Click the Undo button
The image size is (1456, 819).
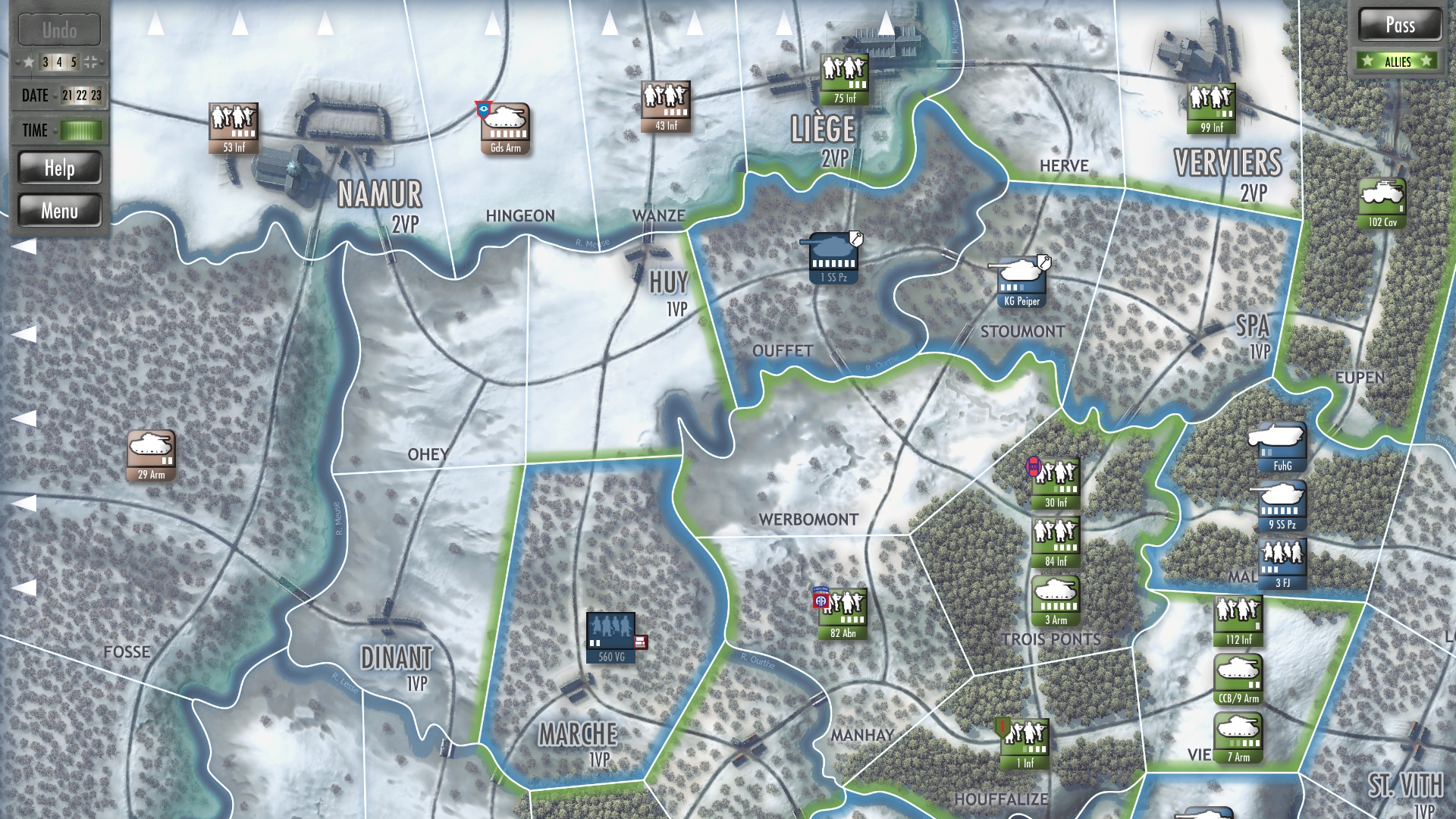point(61,30)
